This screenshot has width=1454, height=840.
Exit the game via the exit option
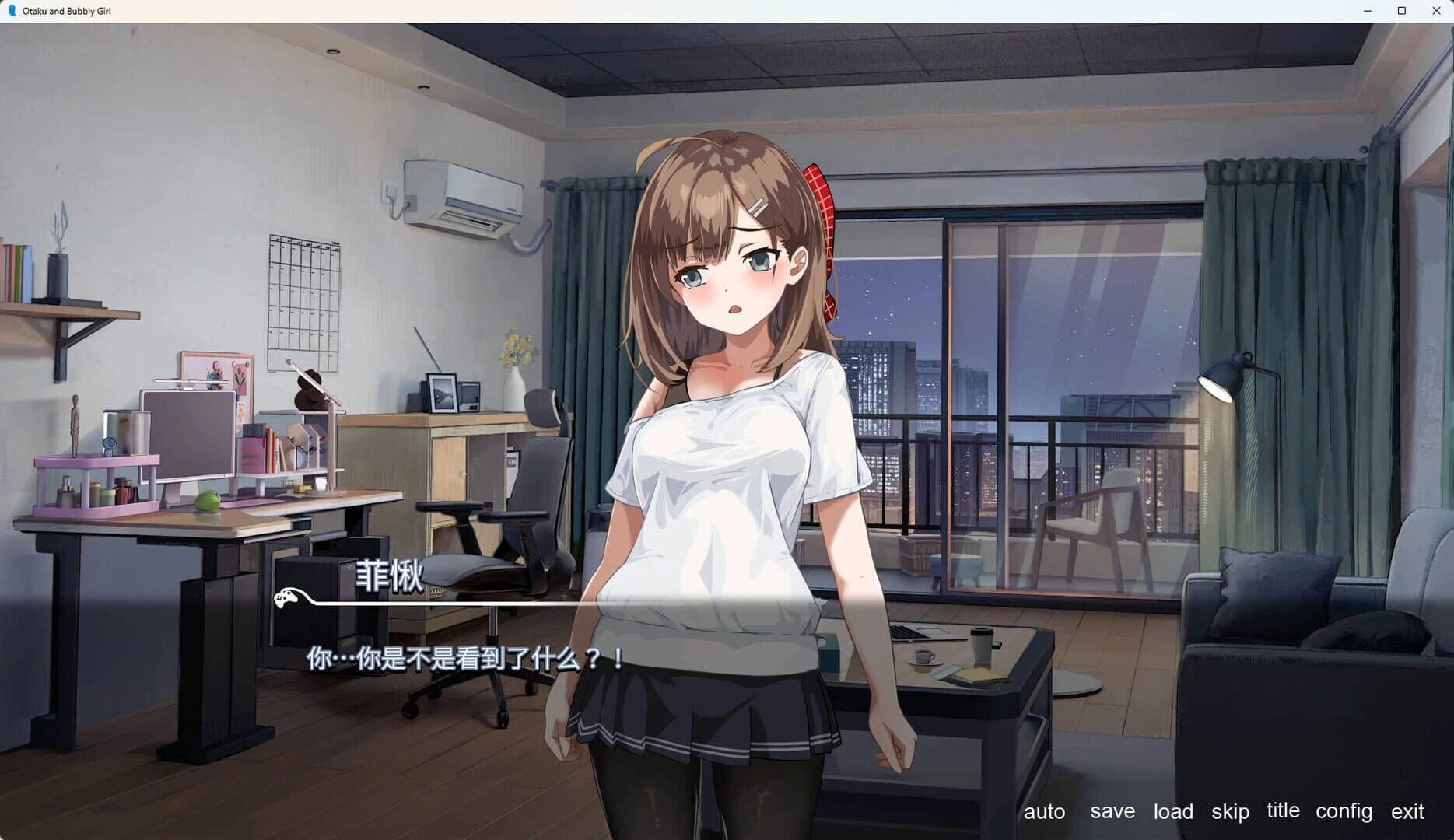1405,811
